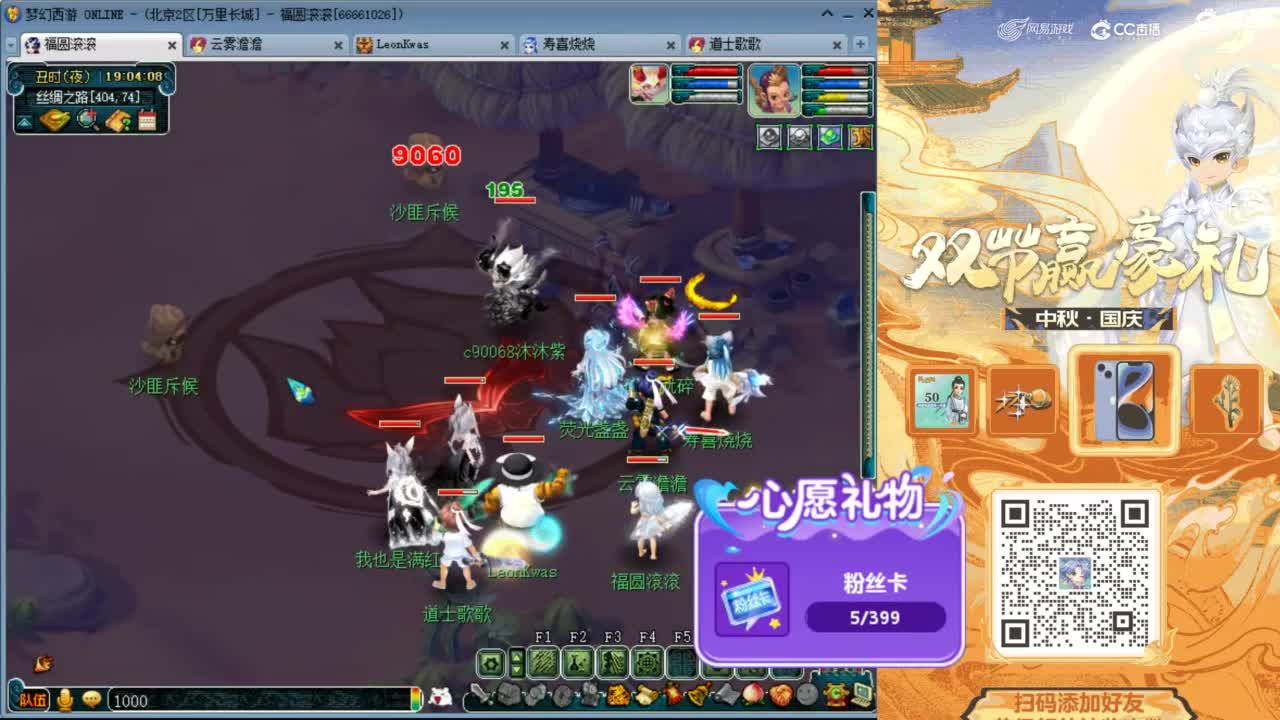Click the quest guide scroll icon

click(118, 119)
